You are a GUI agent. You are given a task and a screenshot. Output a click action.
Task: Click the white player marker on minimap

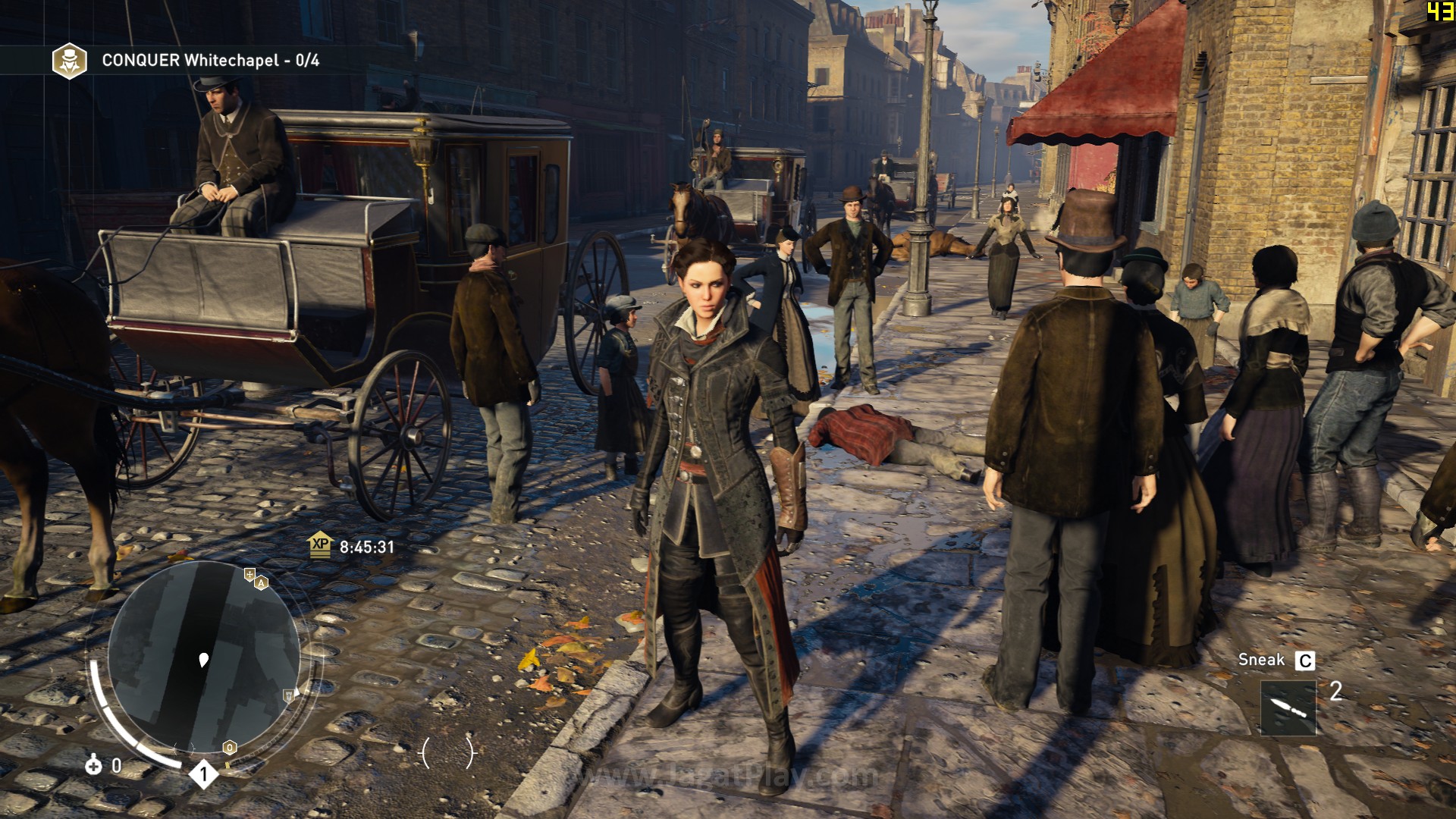pyautogui.click(x=203, y=660)
